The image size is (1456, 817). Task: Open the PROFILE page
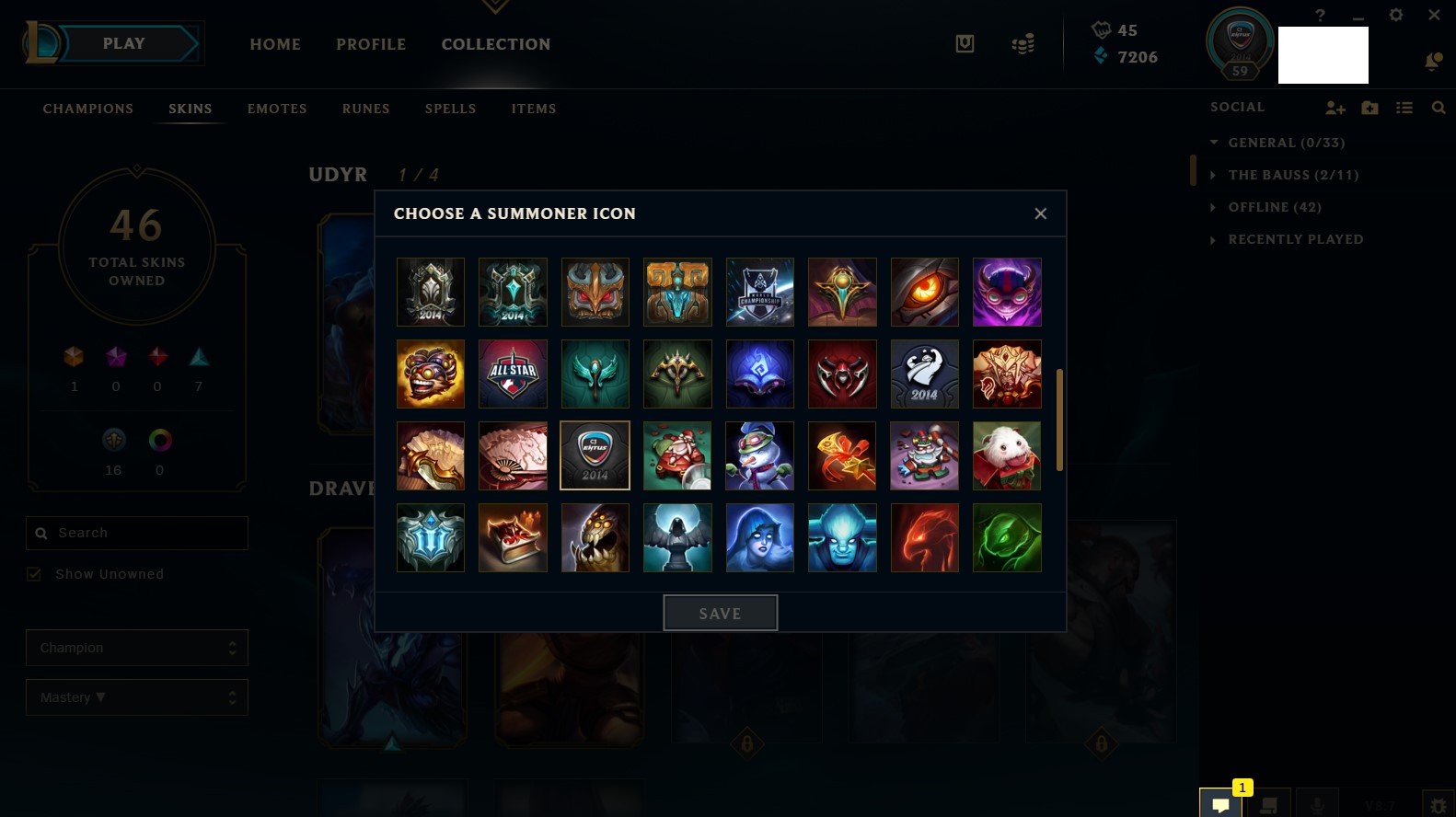click(371, 44)
